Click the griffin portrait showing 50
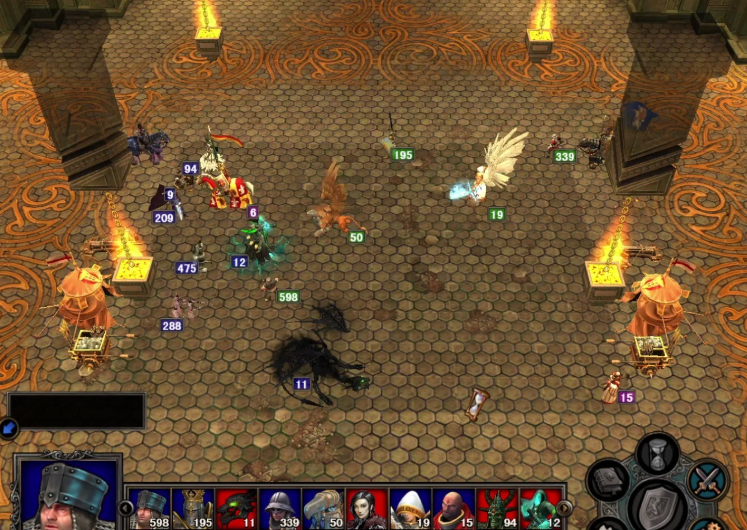Image resolution: width=747 pixels, height=530 pixels. click(x=323, y=508)
